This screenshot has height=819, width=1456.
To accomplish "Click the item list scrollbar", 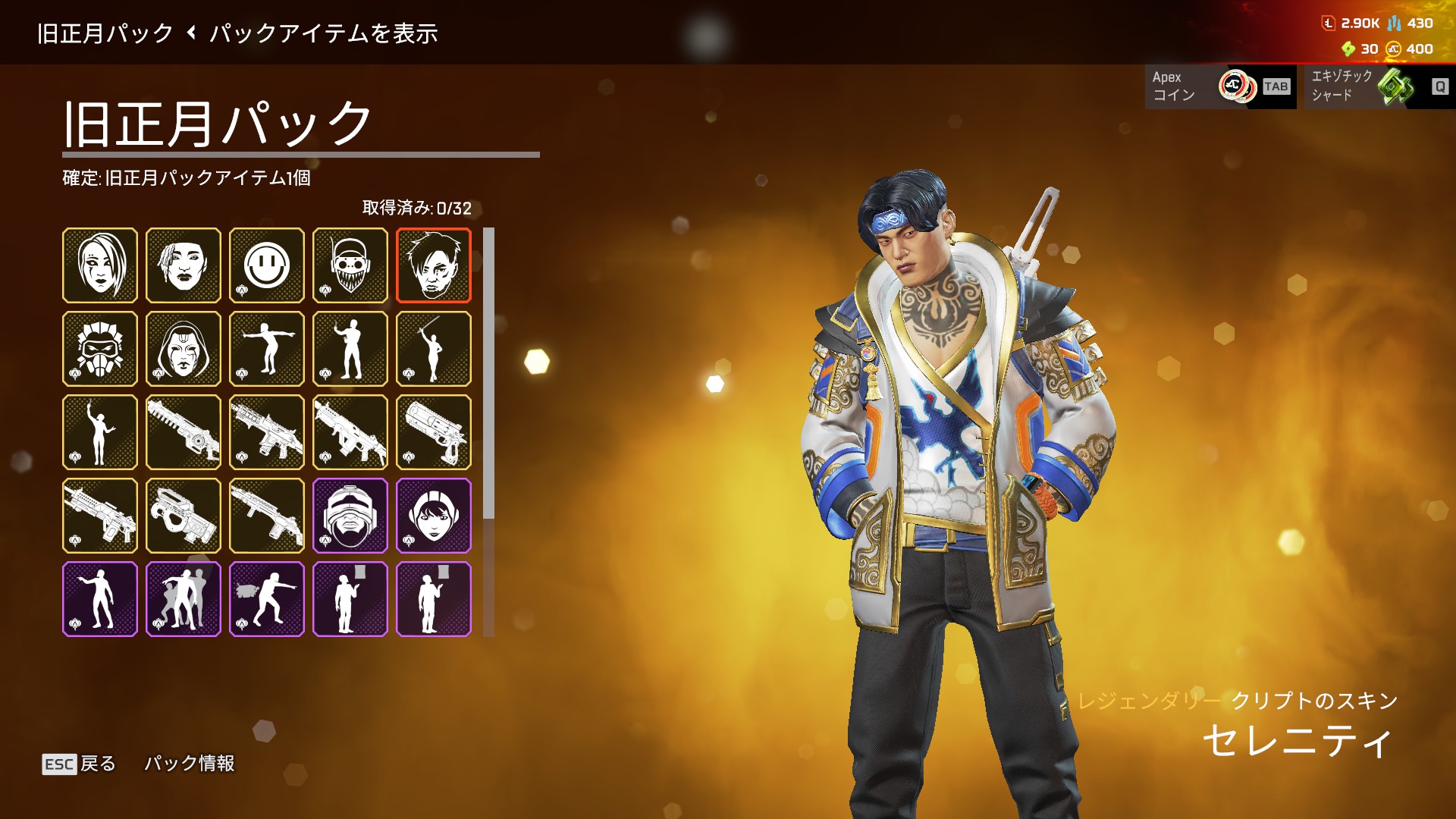I will (488, 373).
